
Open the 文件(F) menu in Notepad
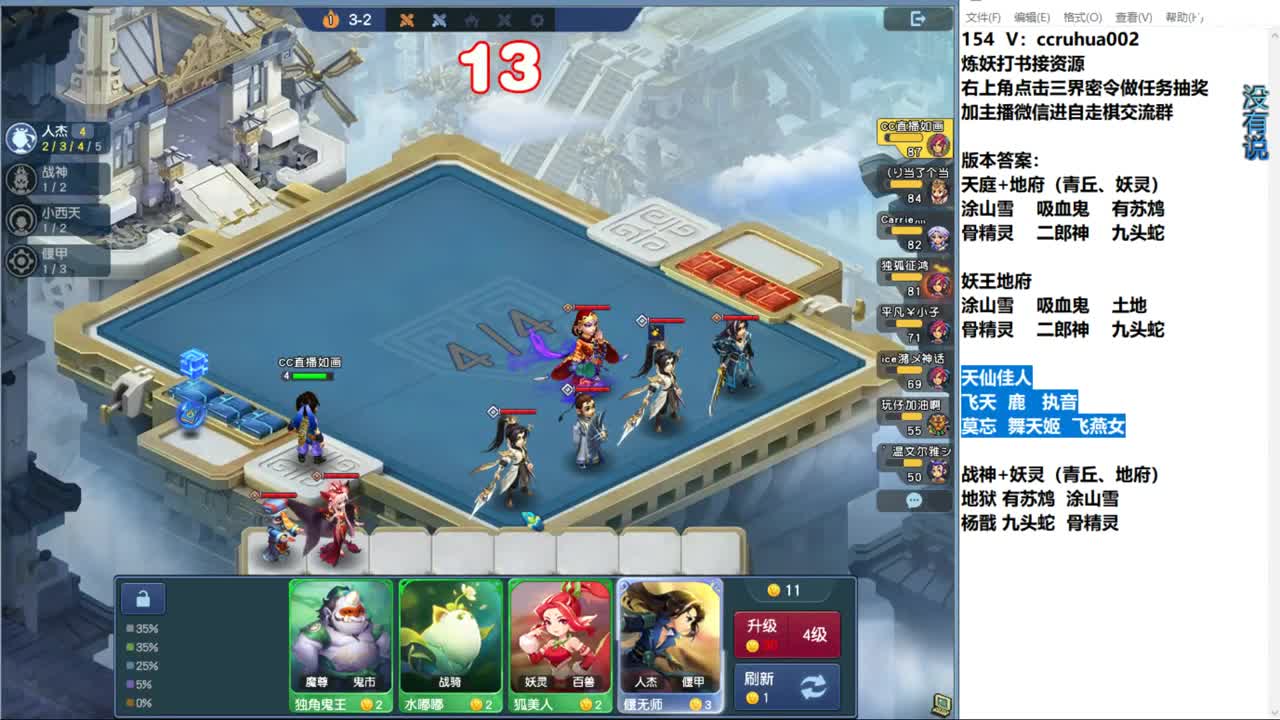coord(986,16)
